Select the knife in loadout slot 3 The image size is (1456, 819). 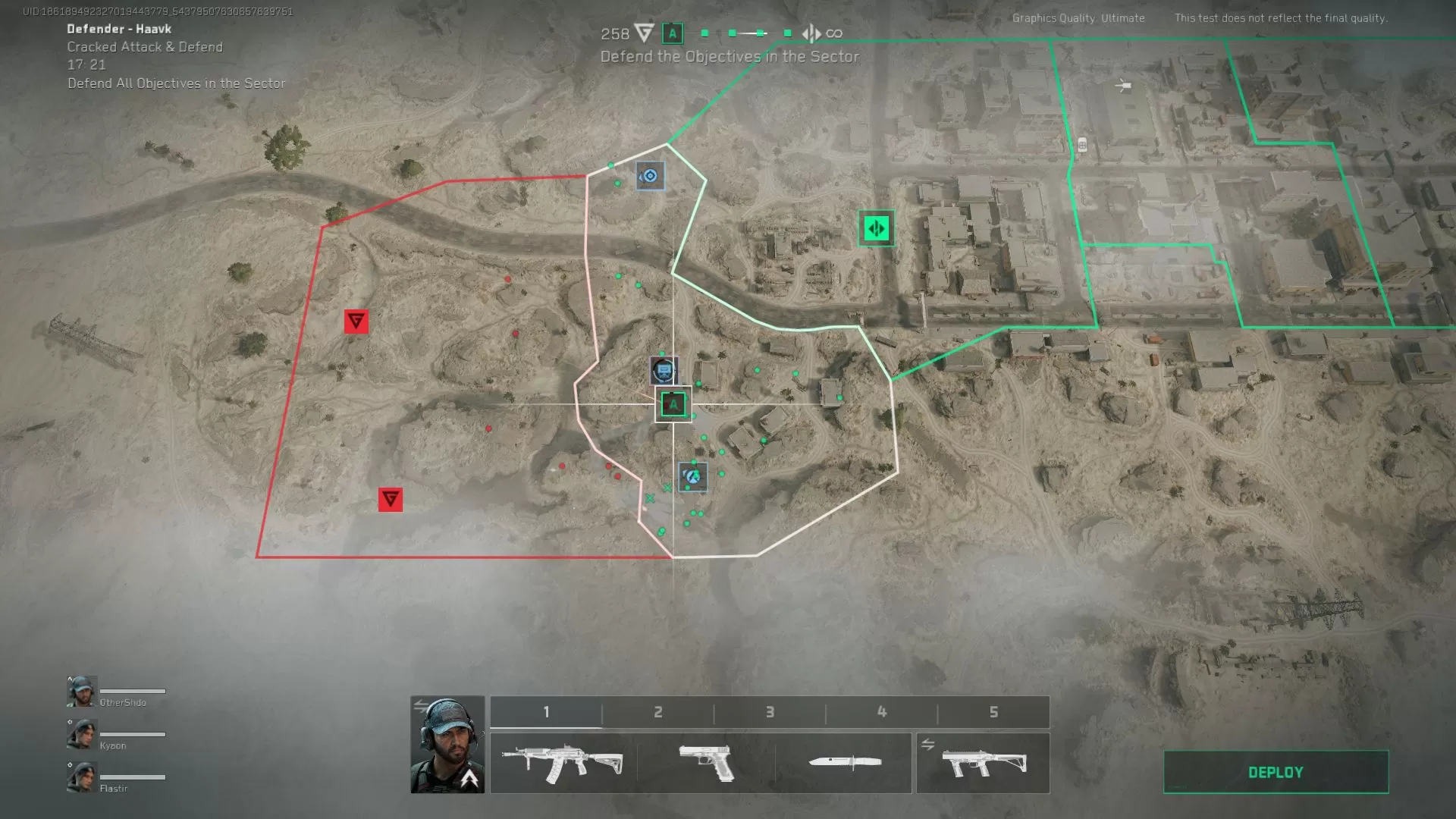click(844, 764)
